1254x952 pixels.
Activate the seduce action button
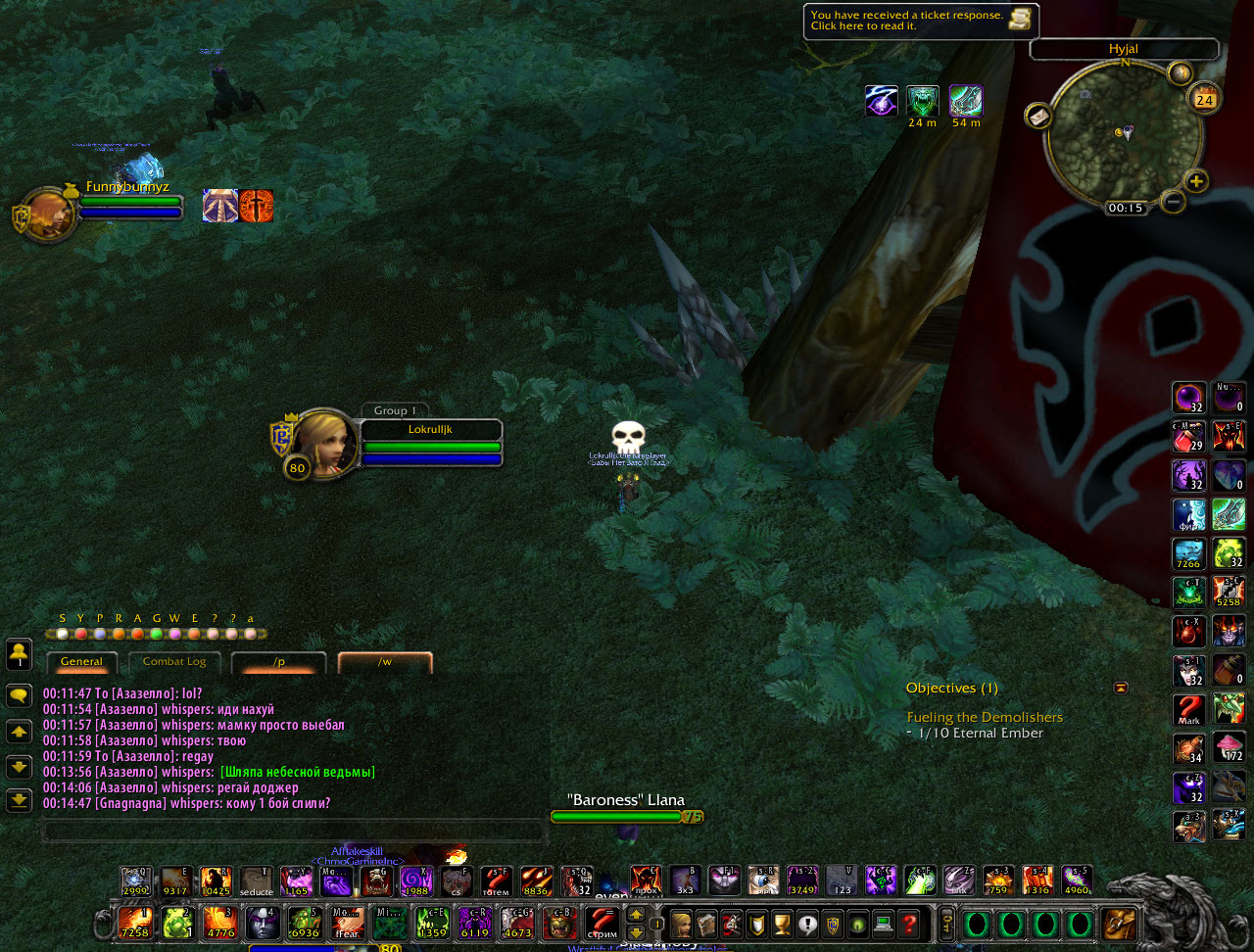coord(257,882)
